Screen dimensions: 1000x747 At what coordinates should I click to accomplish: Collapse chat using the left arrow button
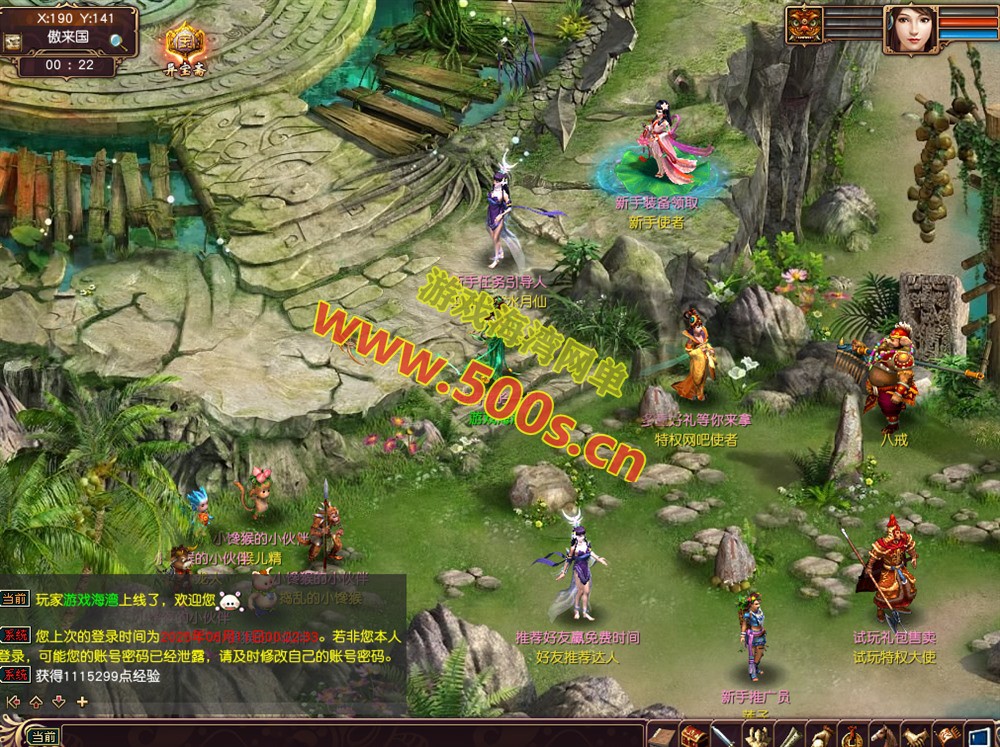pyautogui.click(x=12, y=702)
